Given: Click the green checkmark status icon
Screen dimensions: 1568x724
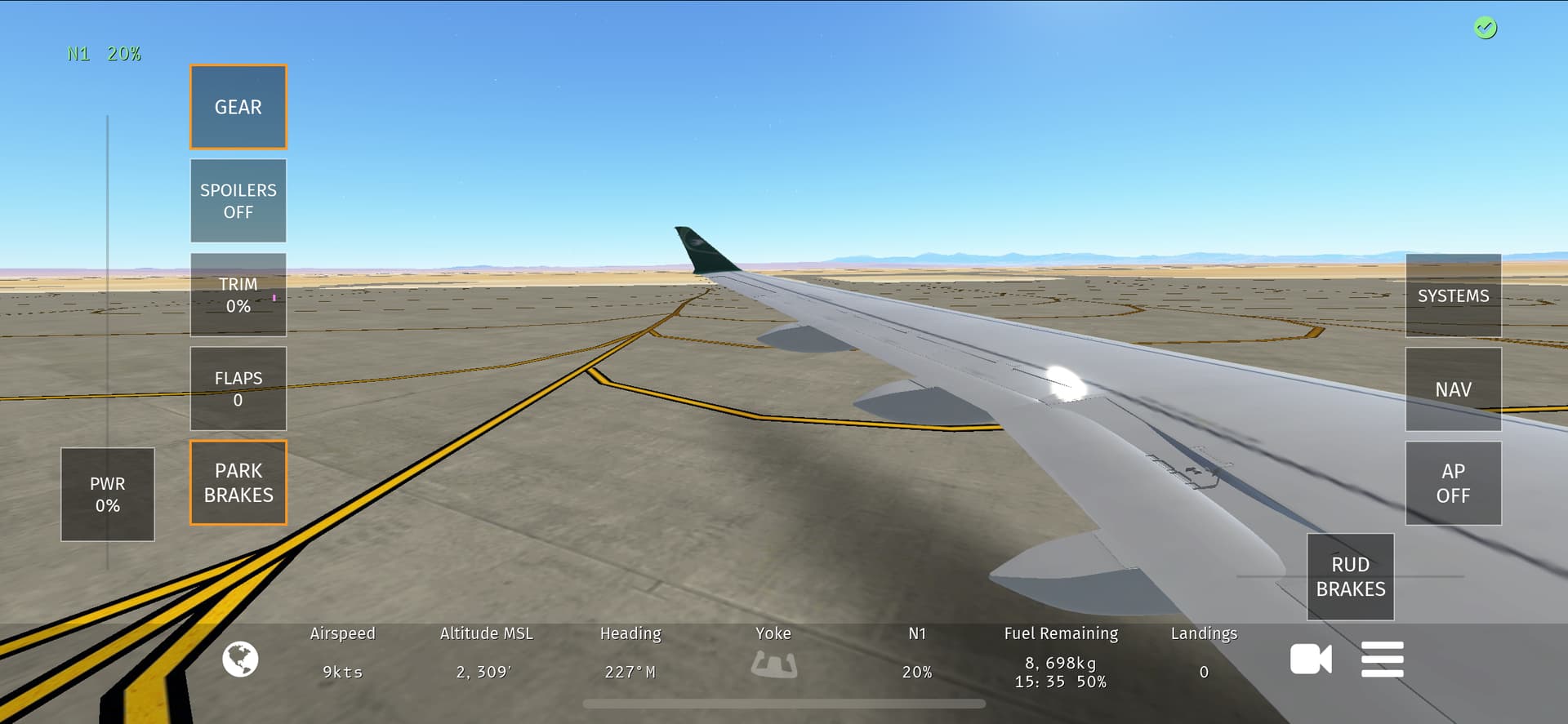Looking at the screenshot, I should (x=1486, y=29).
